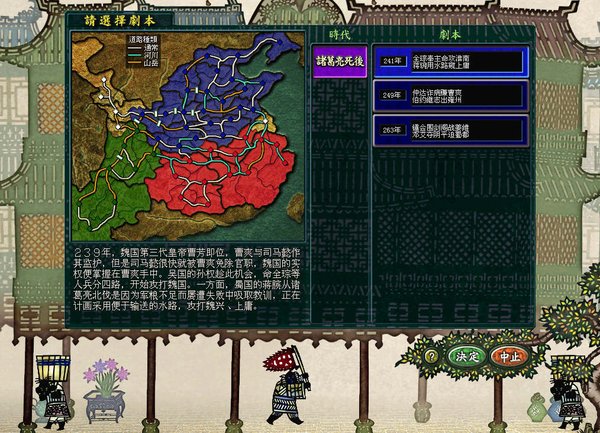Select the 241年 scenario entry
The height and width of the screenshot is (433, 600).
pos(450,61)
